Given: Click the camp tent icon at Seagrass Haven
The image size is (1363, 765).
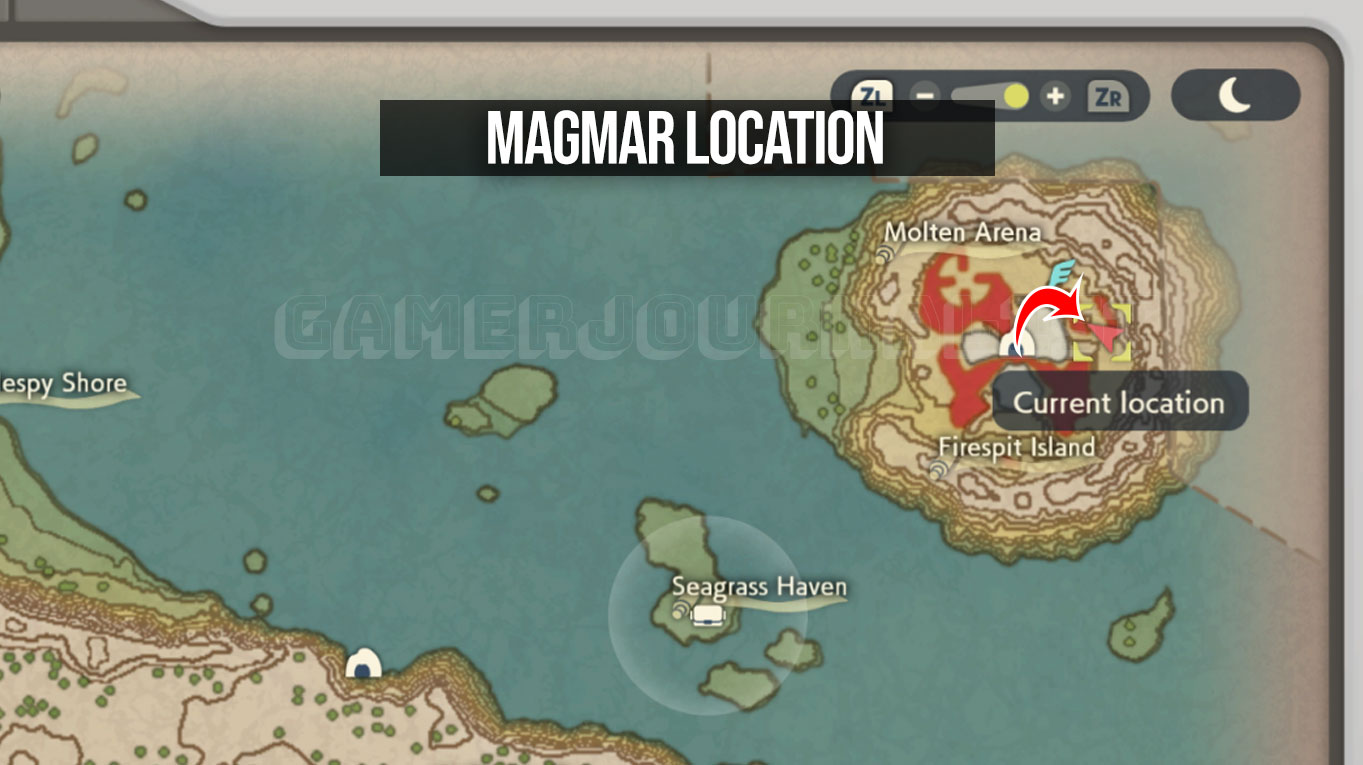Looking at the screenshot, I should 710,617.
